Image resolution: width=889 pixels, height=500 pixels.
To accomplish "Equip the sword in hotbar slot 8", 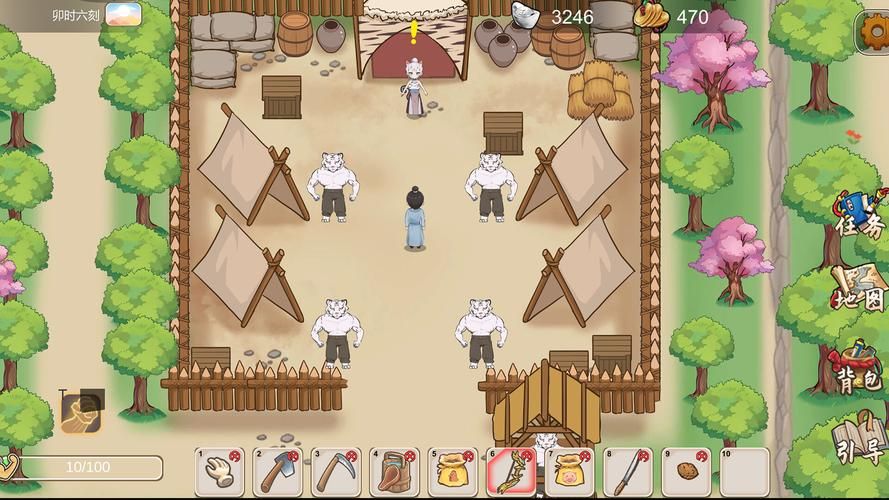I will 628,472.
